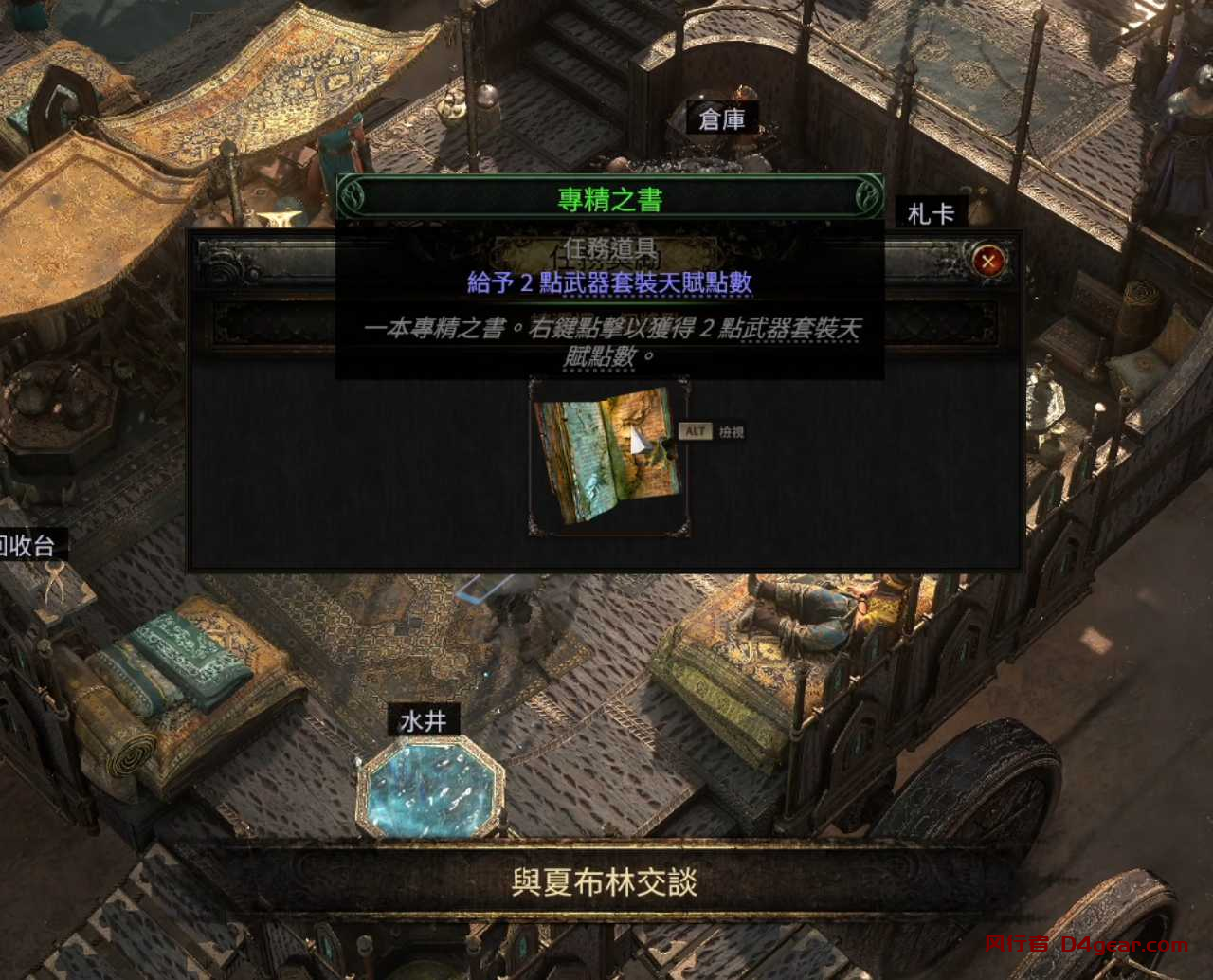Click the red X to close the tooltip
The width and height of the screenshot is (1213, 980).
pyautogui.click(x=987, y=261)
